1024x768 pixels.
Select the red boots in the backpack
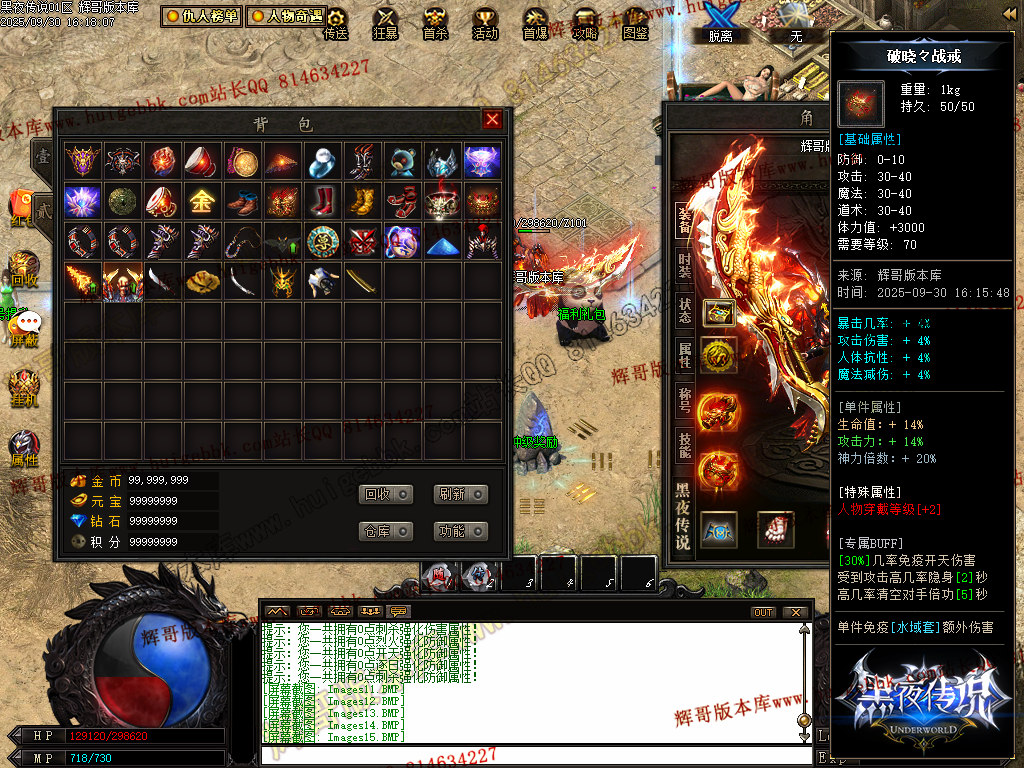[321, 201]
